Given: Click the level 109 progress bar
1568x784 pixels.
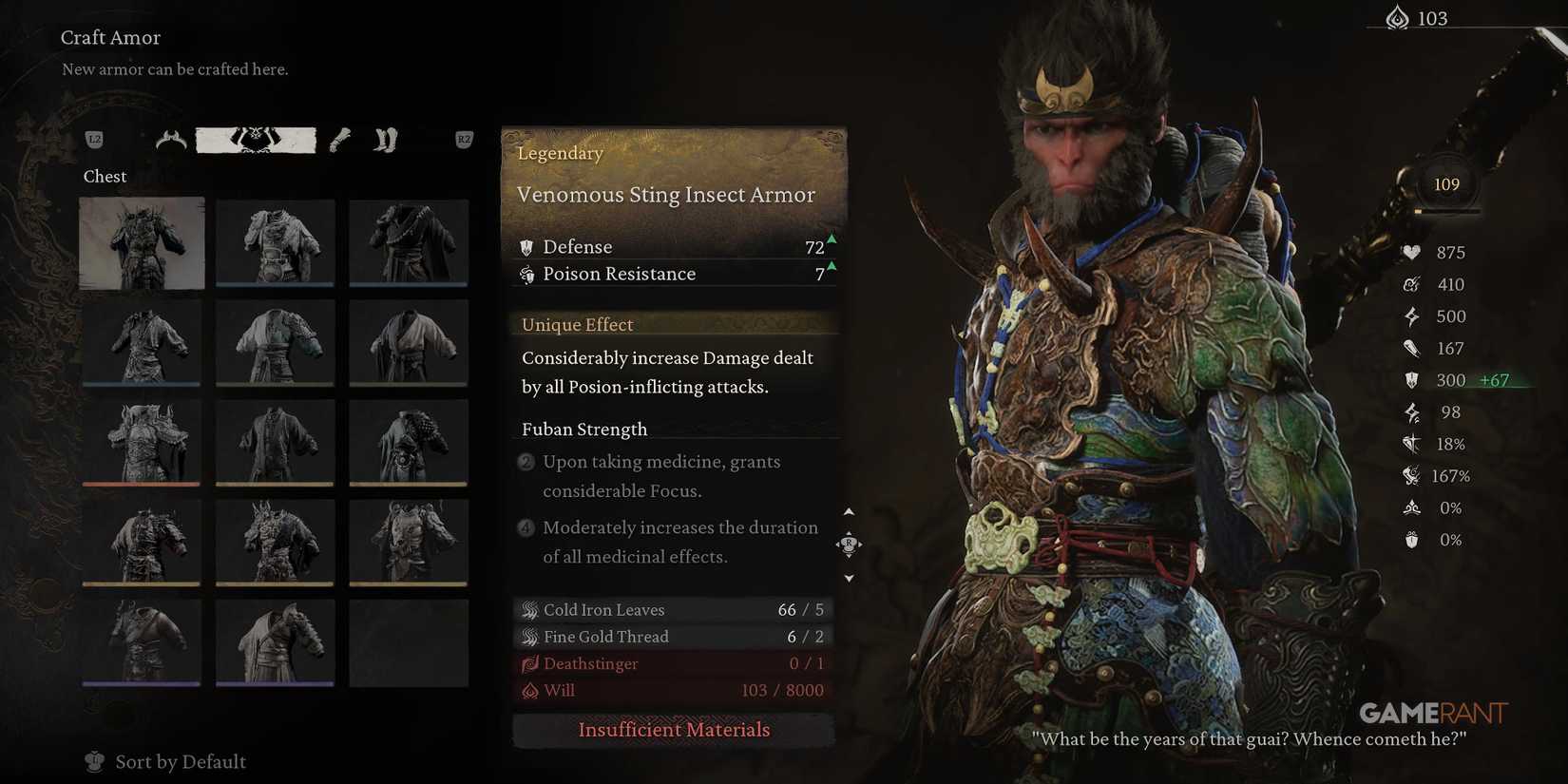Looking at the screenshot, I should tap(1446, 183).
